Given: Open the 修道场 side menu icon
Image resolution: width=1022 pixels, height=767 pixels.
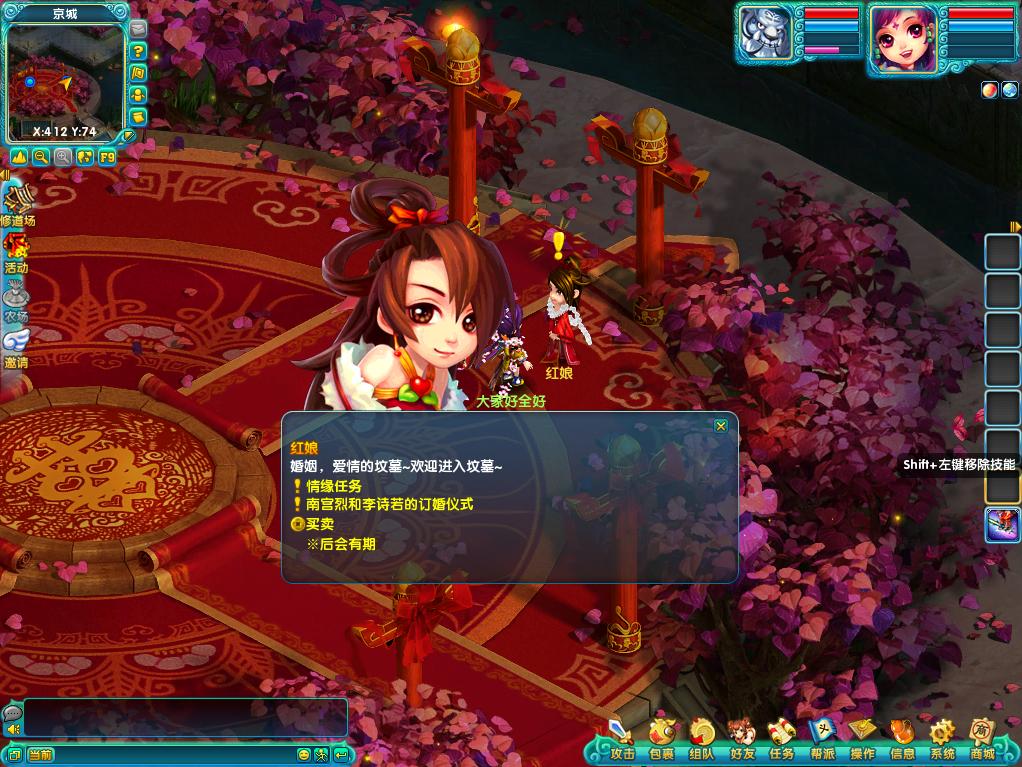Looking at the screenshot, I should click(x=17, y=203).
